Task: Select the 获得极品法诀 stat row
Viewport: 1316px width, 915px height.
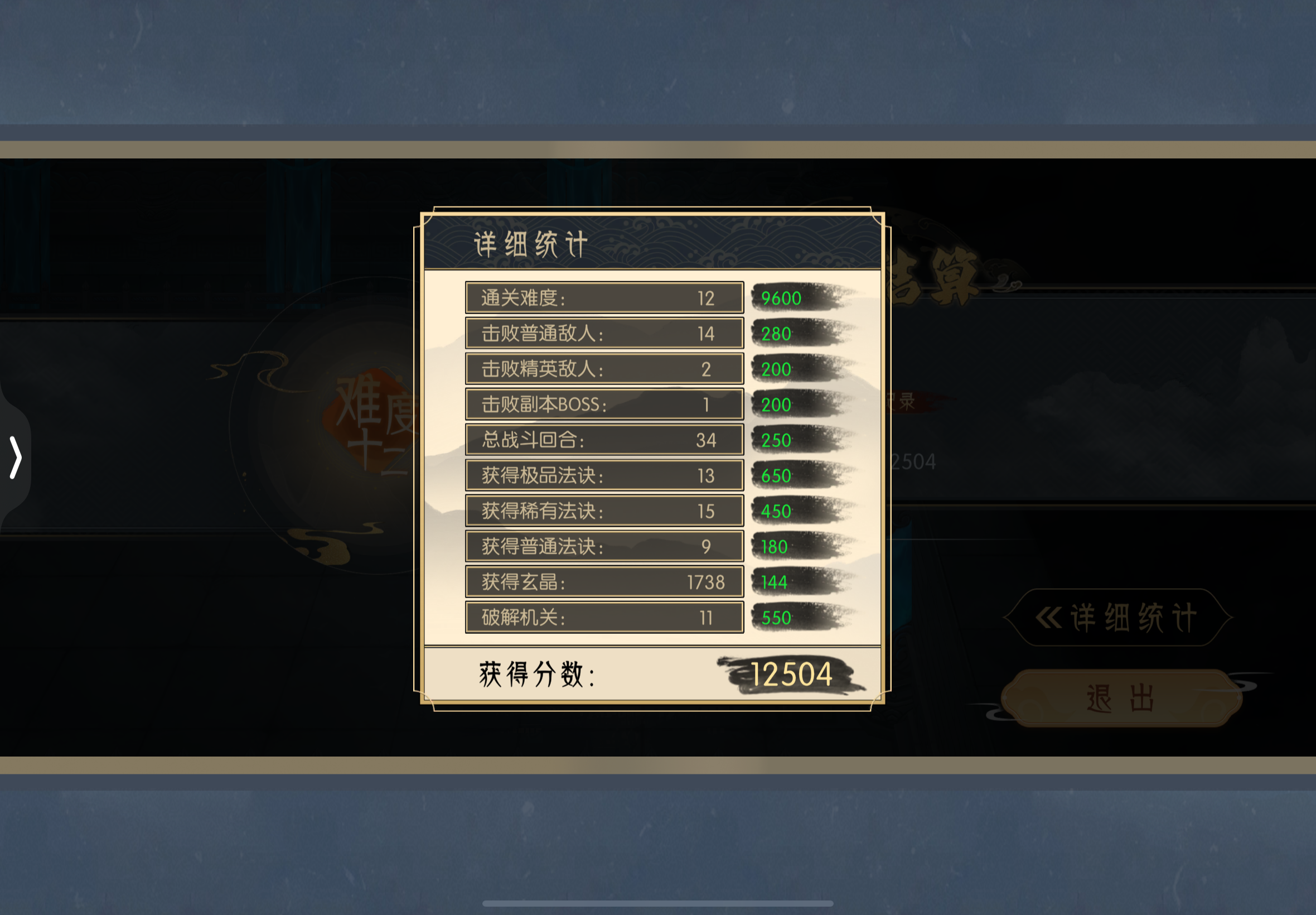Action: pyautogui.click(x=604, y=475)
